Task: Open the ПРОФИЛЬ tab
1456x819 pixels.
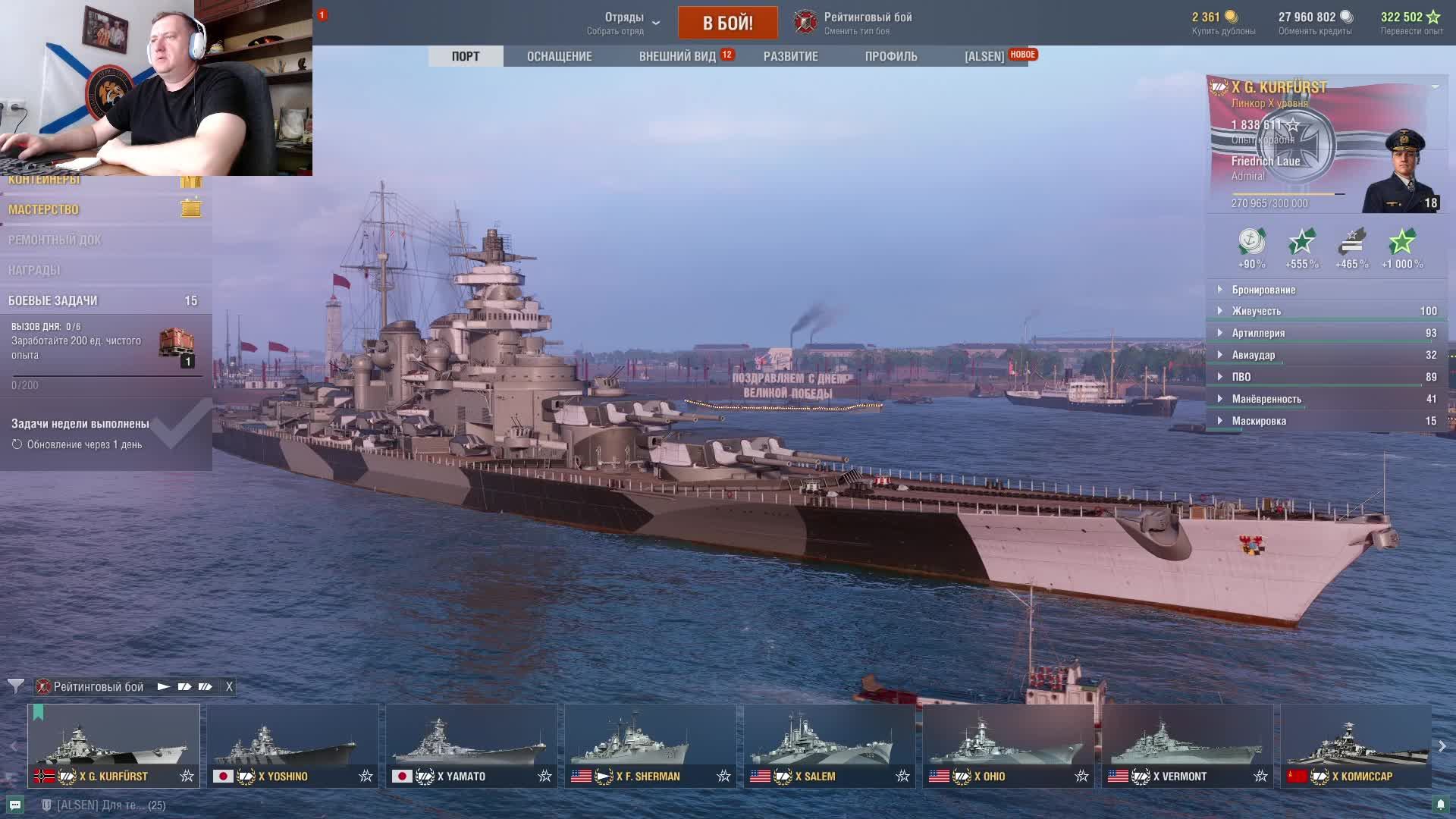Action: (890, 56)
